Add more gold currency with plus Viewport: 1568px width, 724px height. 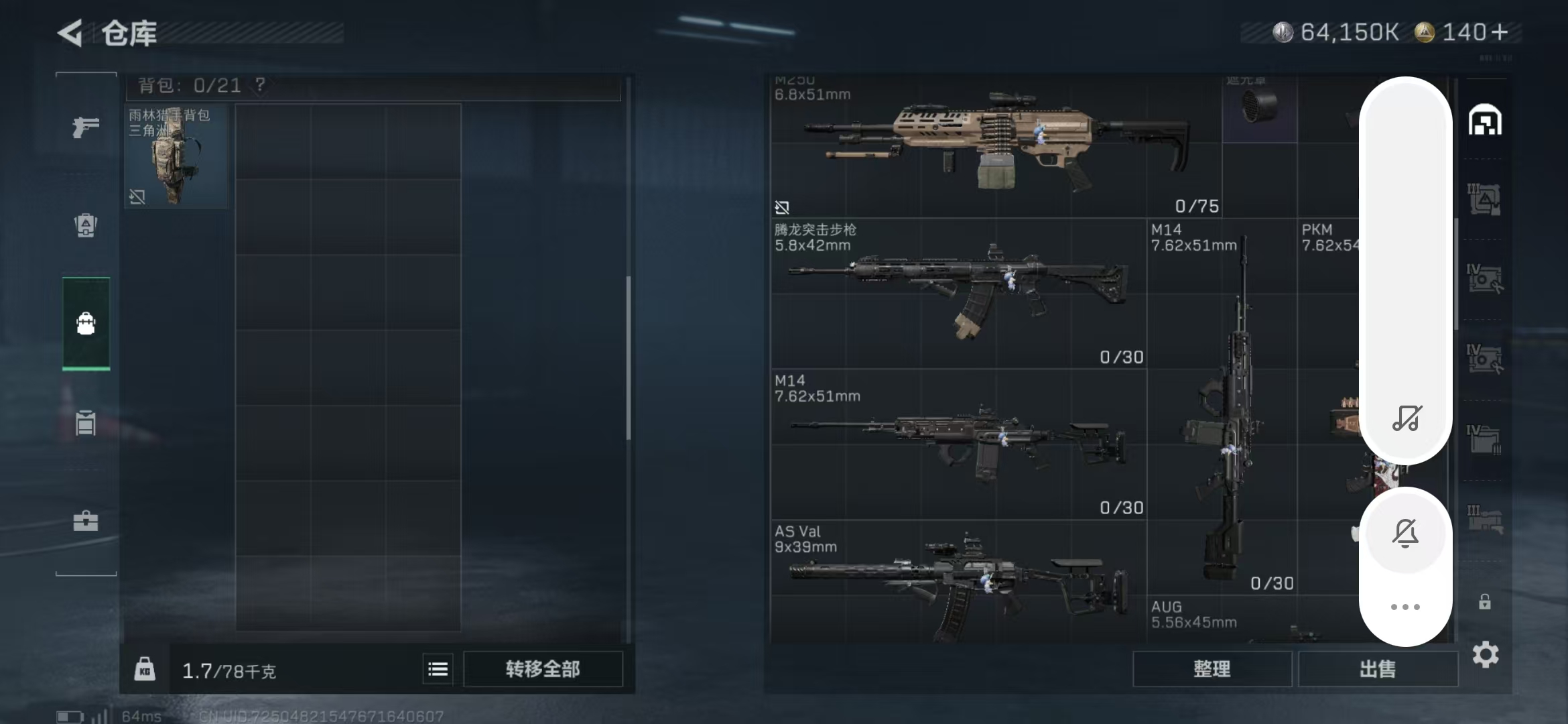coord(1500,32)
